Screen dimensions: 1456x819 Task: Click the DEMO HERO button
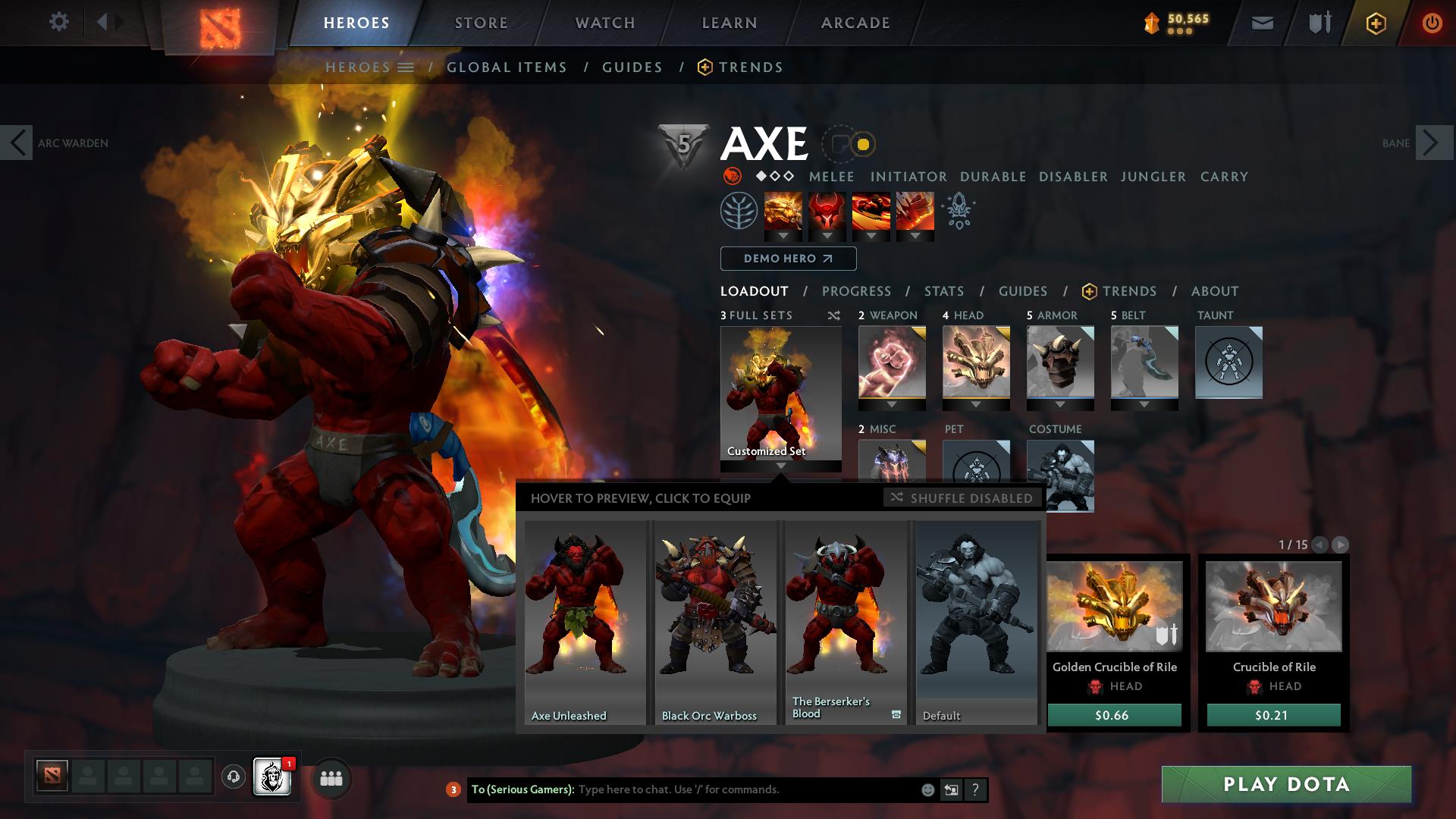click(787, 259)
